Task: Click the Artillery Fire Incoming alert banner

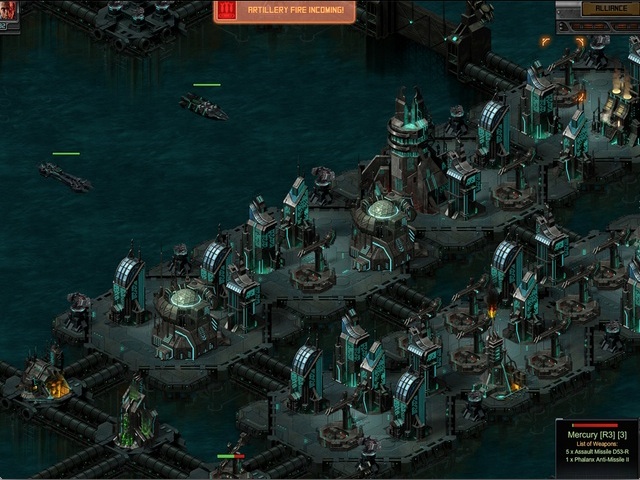Action: [x=285, y=11]
